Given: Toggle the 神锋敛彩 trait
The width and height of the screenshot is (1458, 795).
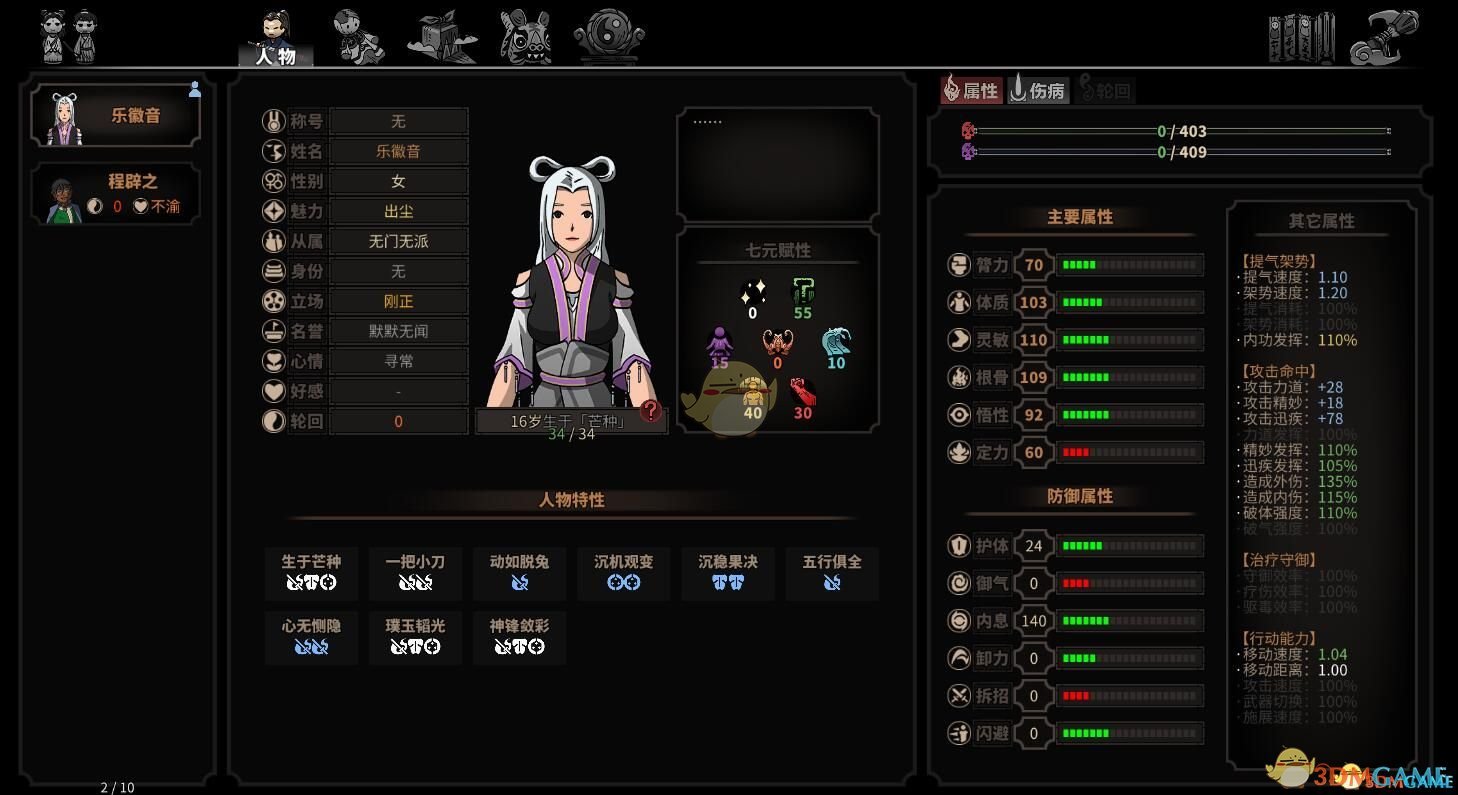Looking at the screenshot, I should click(519, 638).
